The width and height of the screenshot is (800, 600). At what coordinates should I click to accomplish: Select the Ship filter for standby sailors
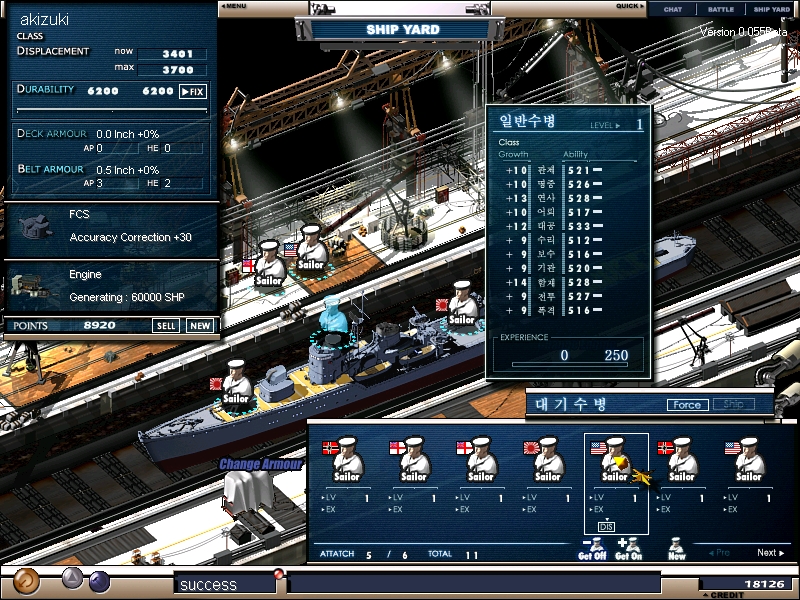[x=733, y=405]
